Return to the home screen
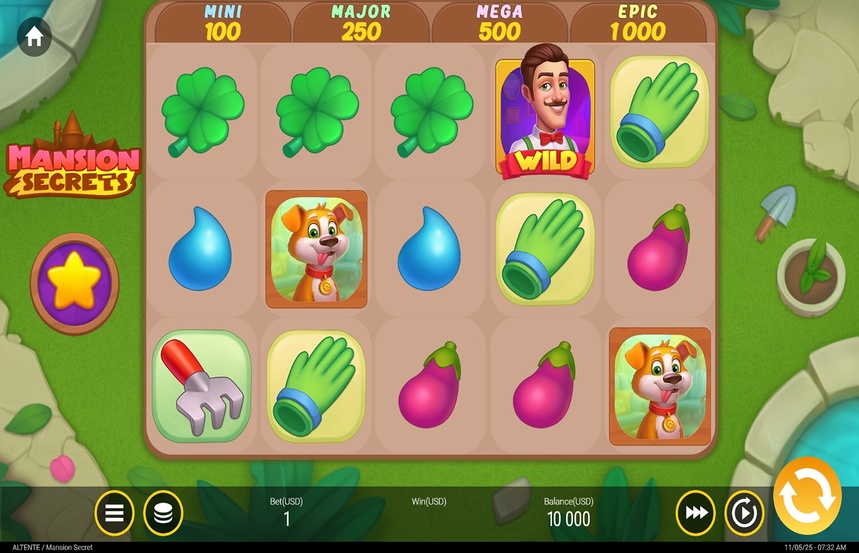 click(x=34, y=38)
